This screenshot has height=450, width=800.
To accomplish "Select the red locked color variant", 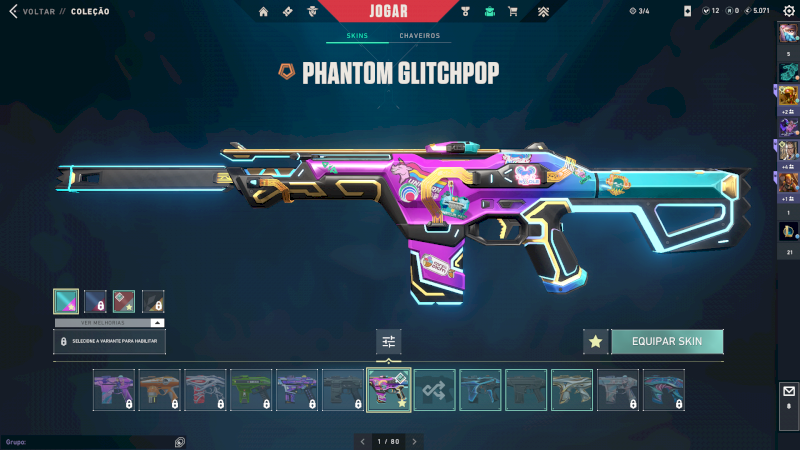I will coord(124,301).
